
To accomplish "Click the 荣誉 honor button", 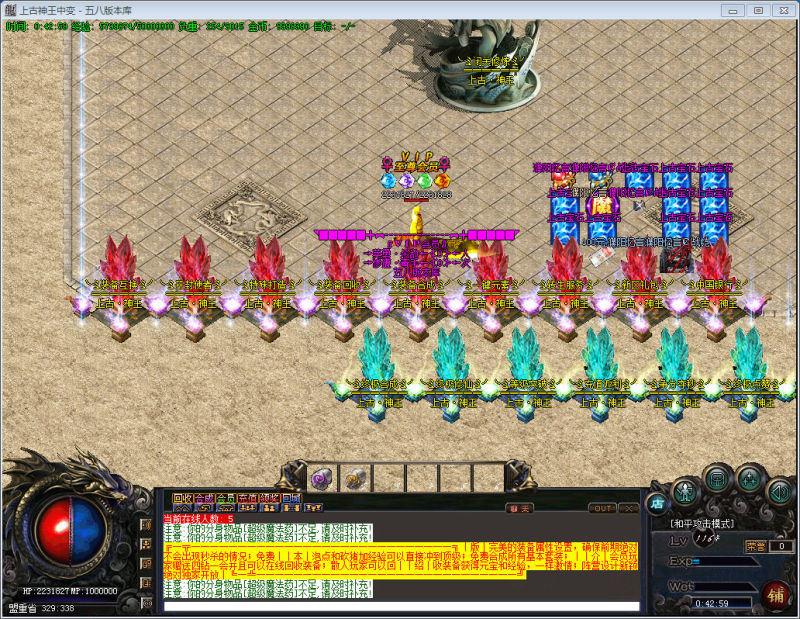I will 756,546.
